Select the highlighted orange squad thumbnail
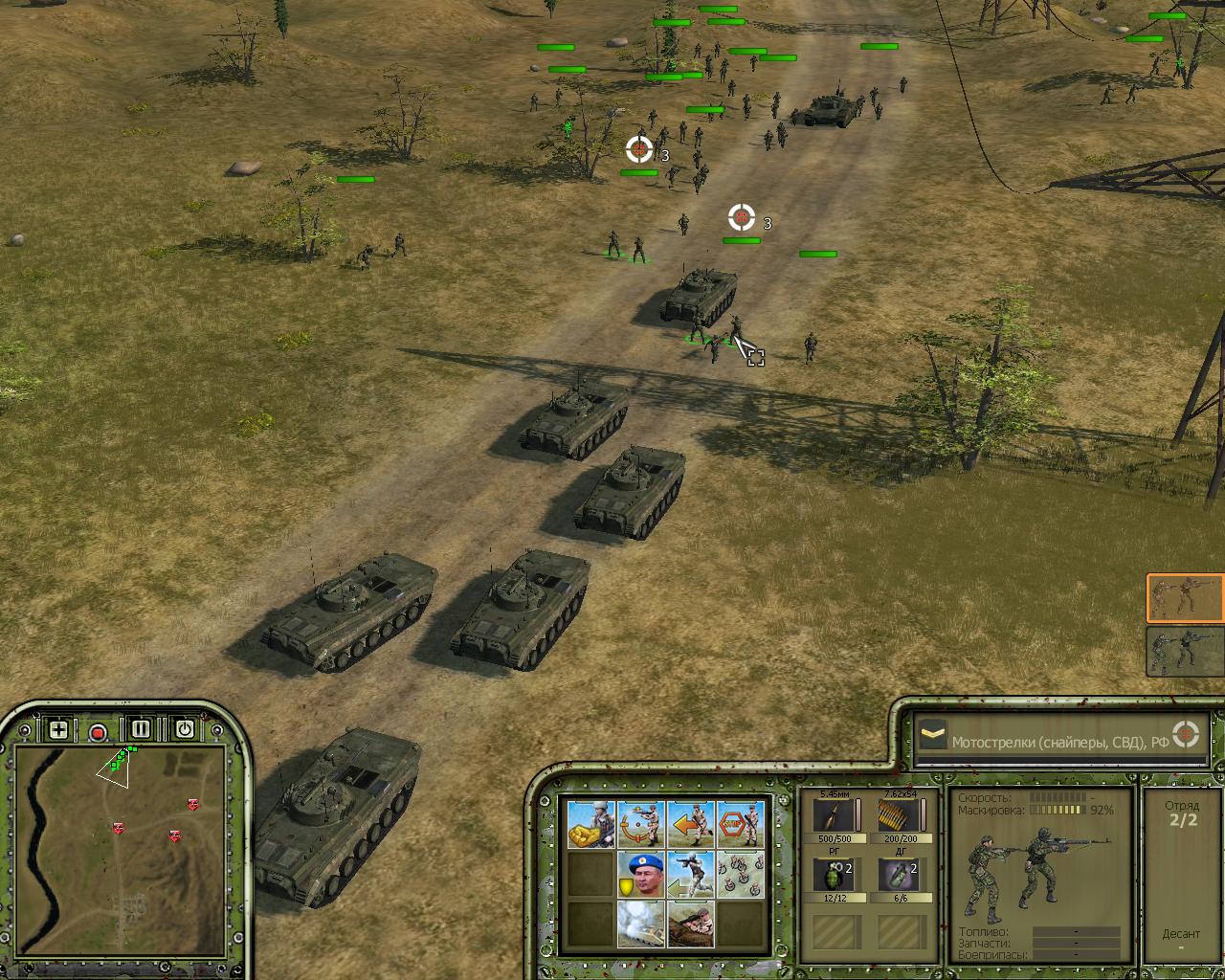This screenshot has width=1225, height=980. click(1186, 598)
